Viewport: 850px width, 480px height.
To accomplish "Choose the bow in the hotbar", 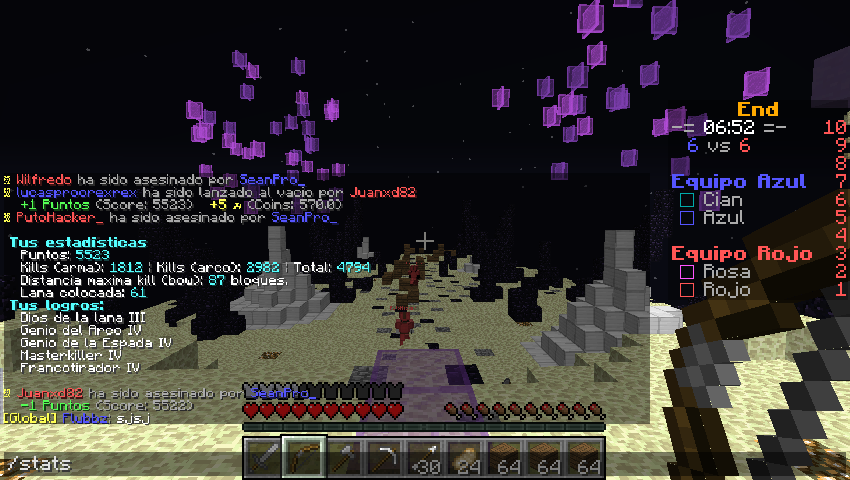I will (302, 458).
